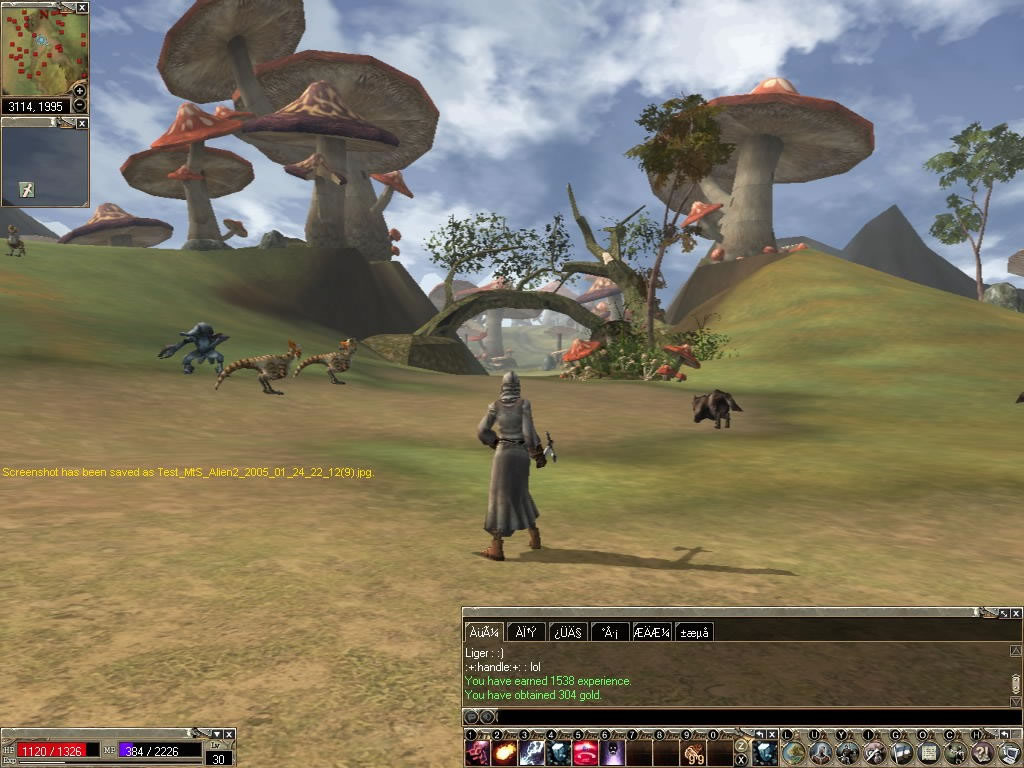Zoom in the minimap with the plus button
This screenshot has width=1024, height=768.
(80, 91)
